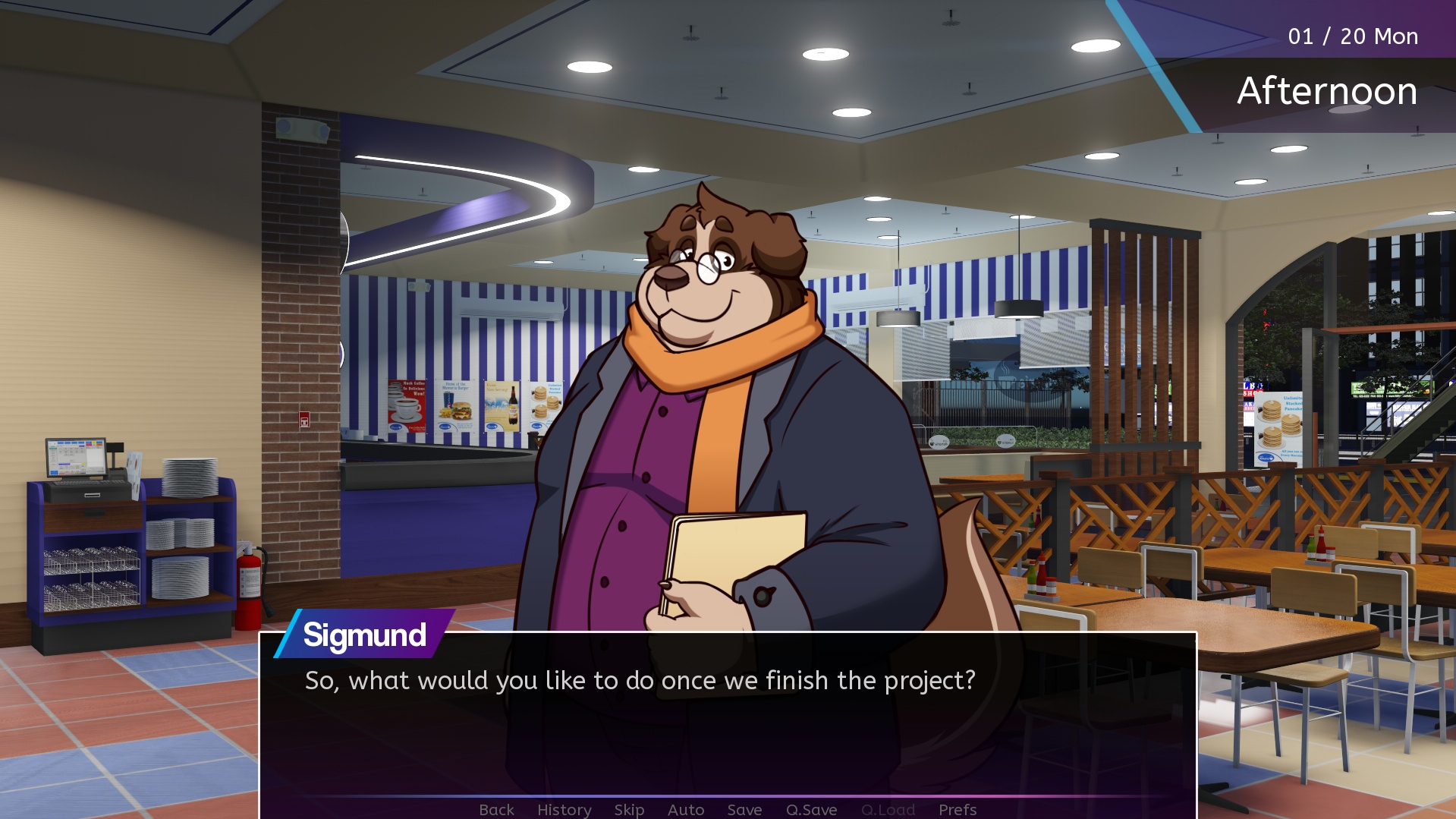1456x819 pixels.
Task: Quick save with Q.Save
Action: pos(811,809)
